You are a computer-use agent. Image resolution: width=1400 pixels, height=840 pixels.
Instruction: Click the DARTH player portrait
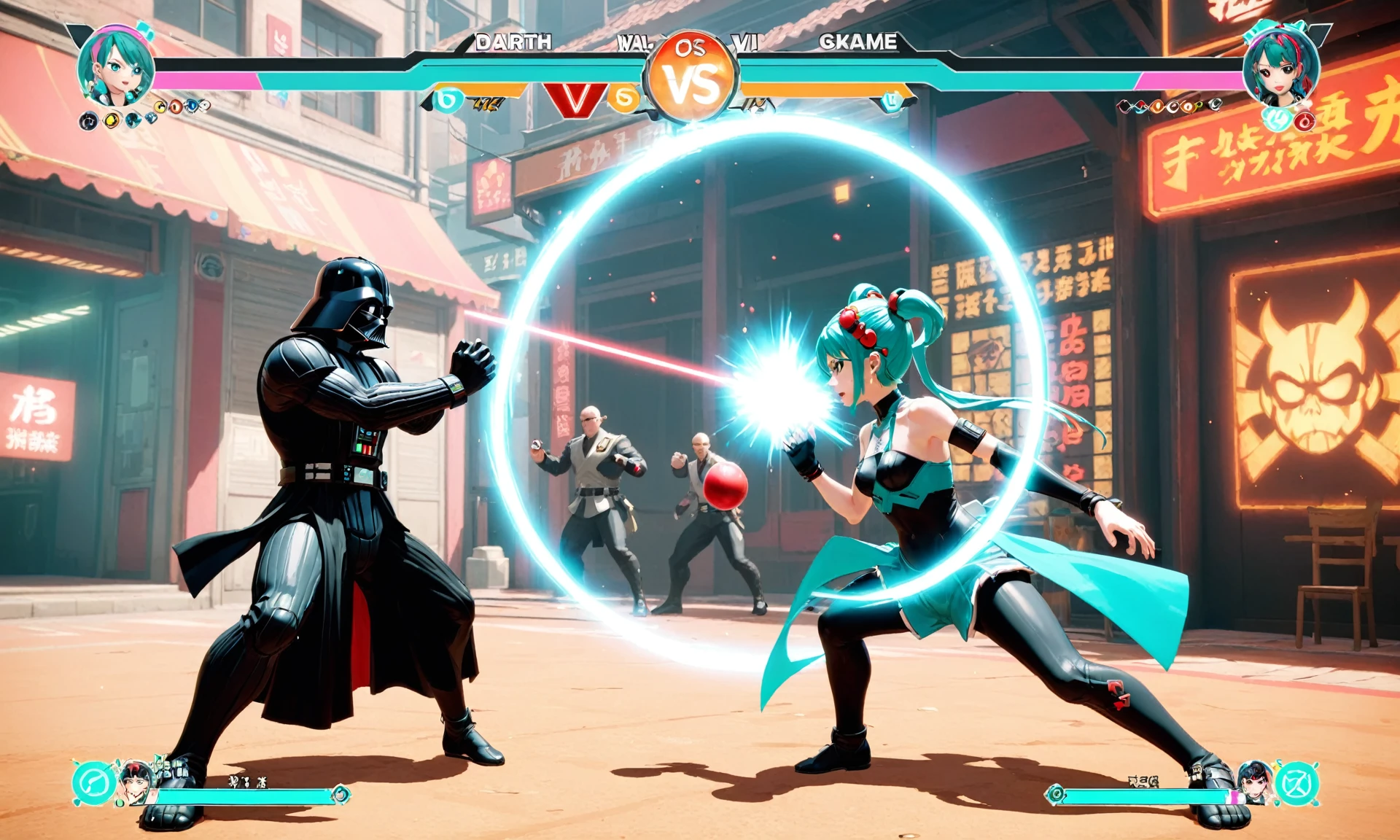click(x=115, y=67)
